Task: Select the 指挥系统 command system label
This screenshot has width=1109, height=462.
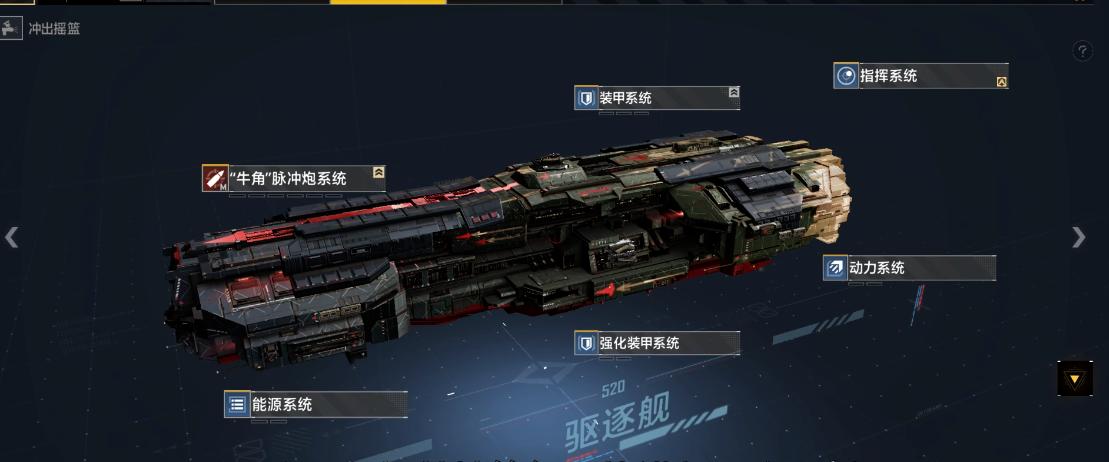Action: pos(920,76)
